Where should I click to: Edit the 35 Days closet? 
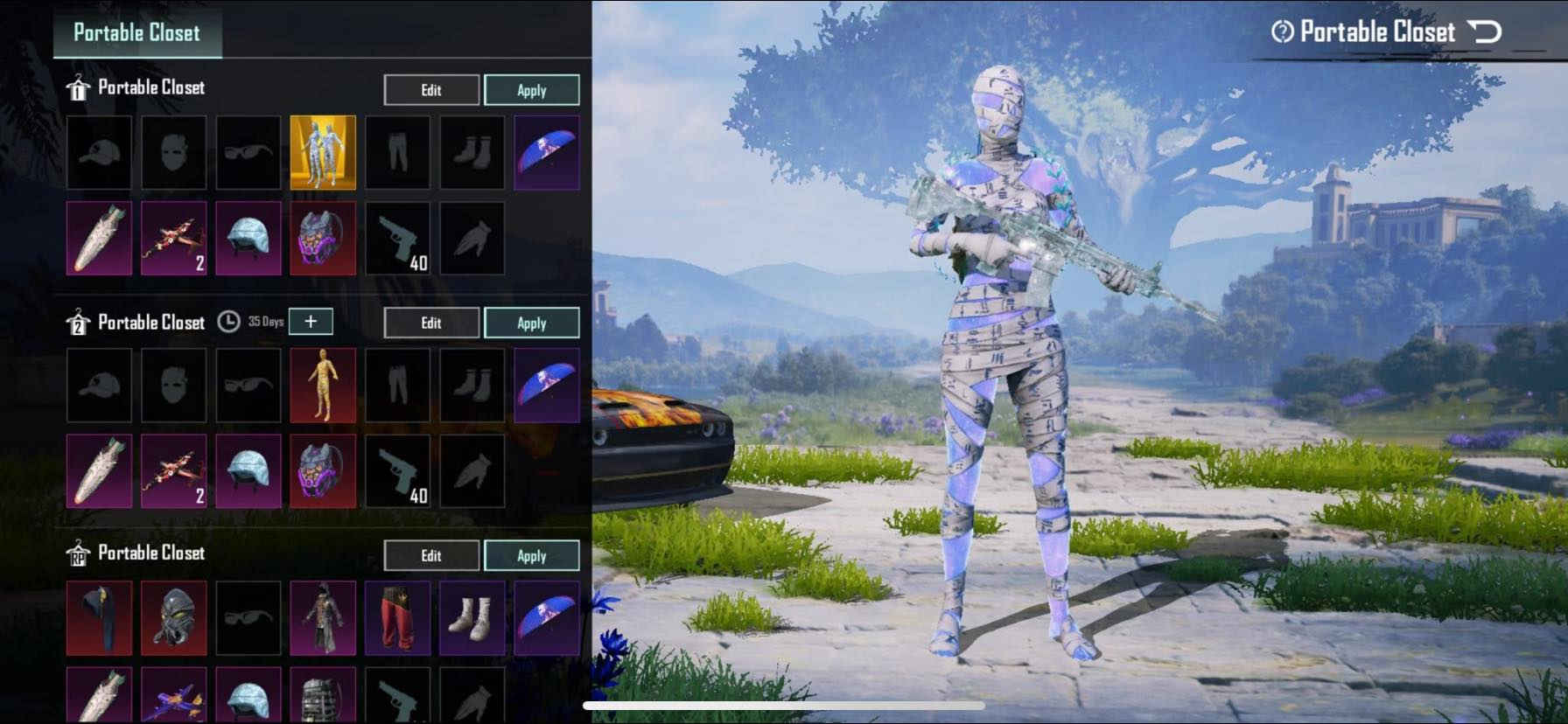tap(431, 324)
